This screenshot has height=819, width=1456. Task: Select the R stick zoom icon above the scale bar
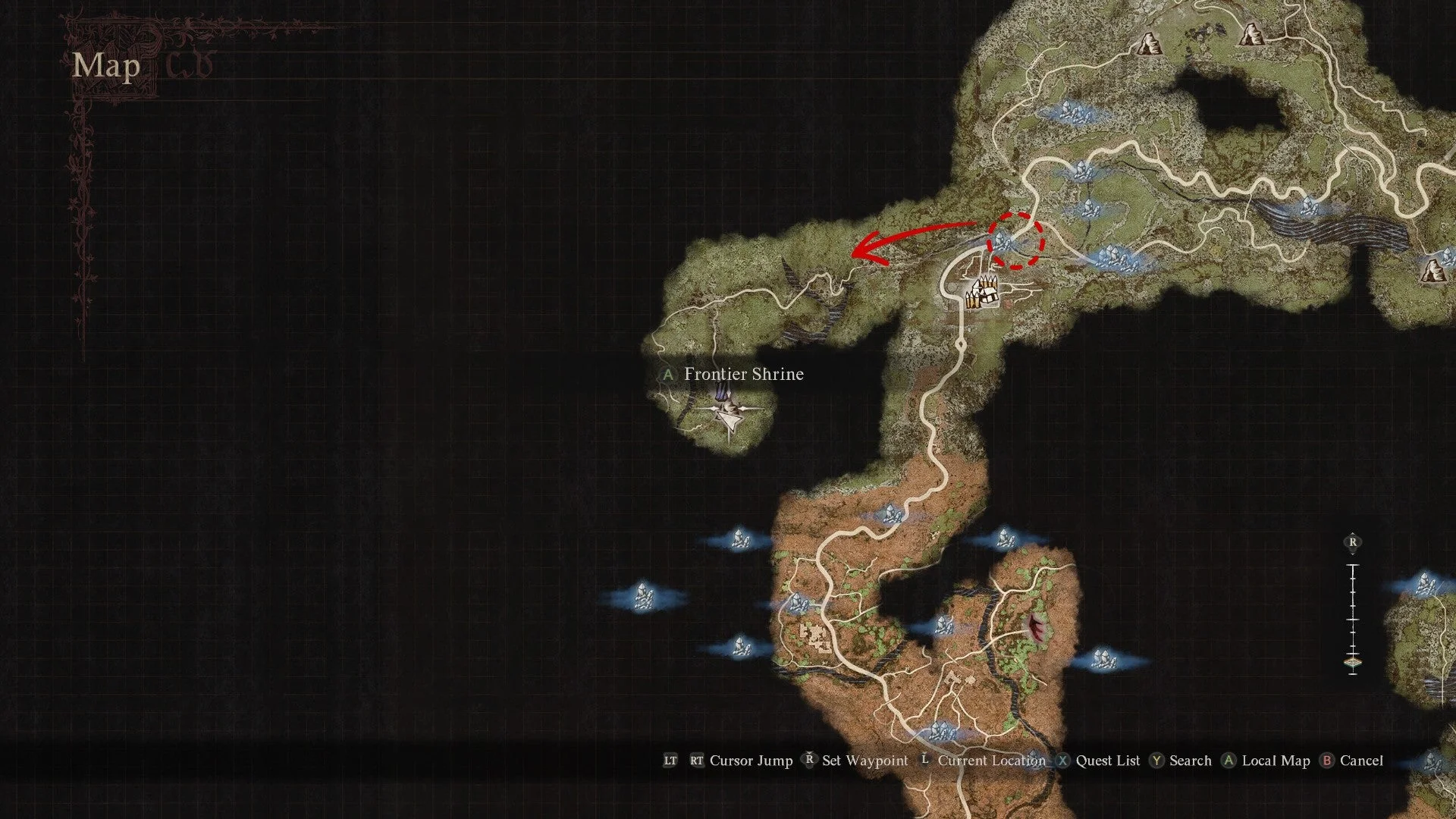(1353, 541)
